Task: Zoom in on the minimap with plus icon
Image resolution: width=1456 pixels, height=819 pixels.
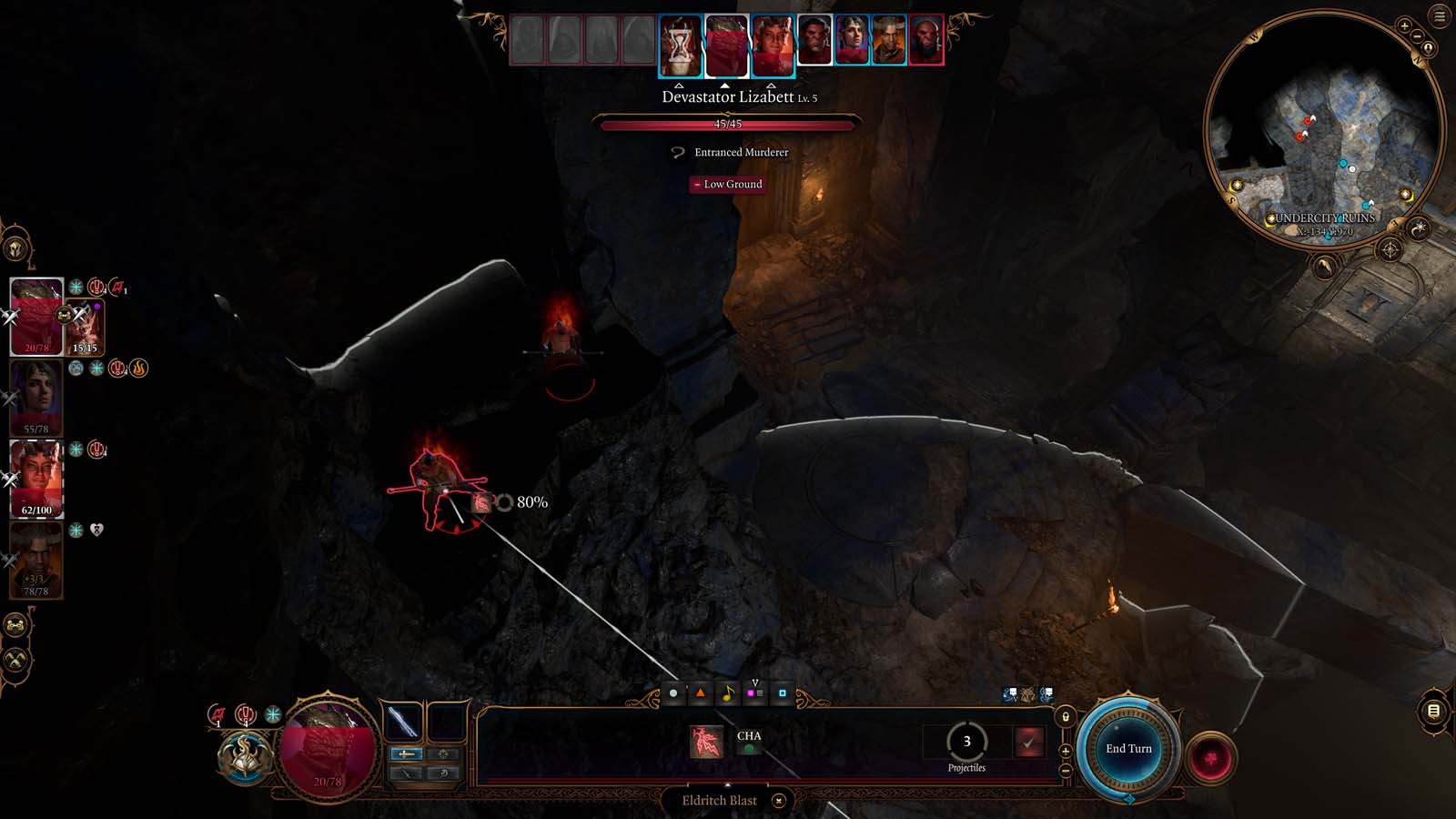Action: click(x=1405, y=25)
